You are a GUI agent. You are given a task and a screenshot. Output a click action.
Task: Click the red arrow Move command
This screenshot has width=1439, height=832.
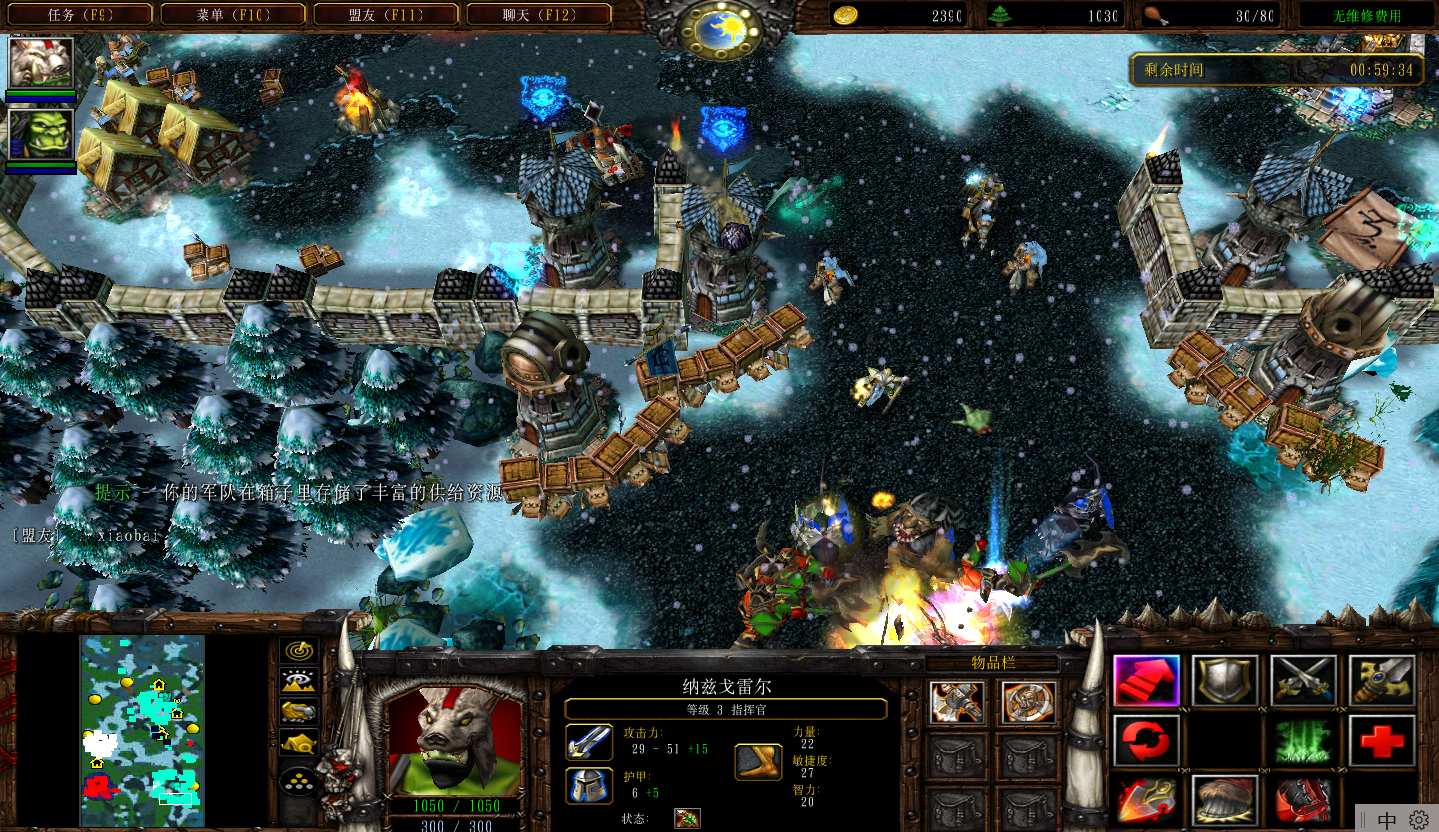pyautogui.click(x=1146, y=681)
